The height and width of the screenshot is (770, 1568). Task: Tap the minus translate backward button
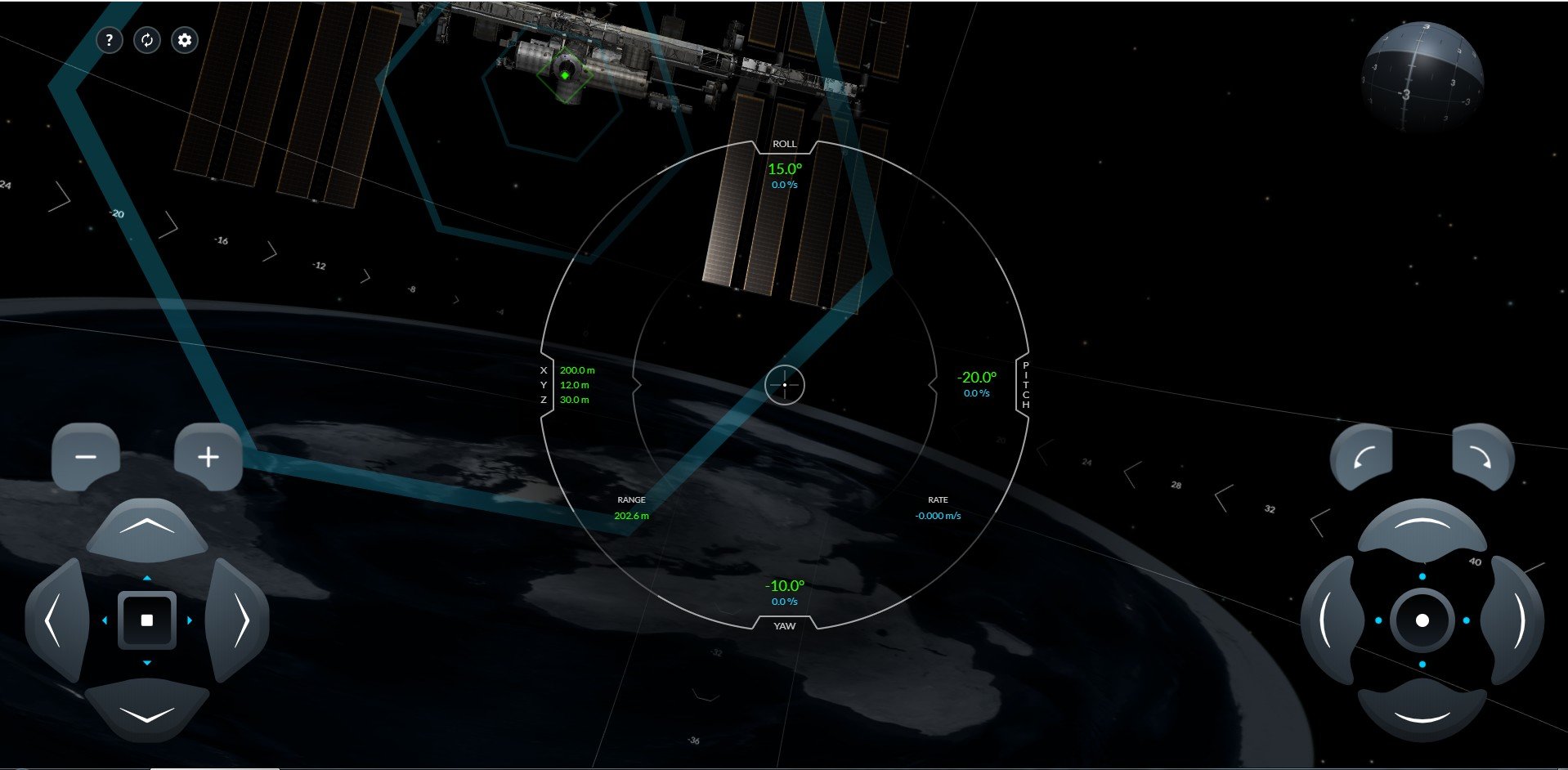[86, 457]
